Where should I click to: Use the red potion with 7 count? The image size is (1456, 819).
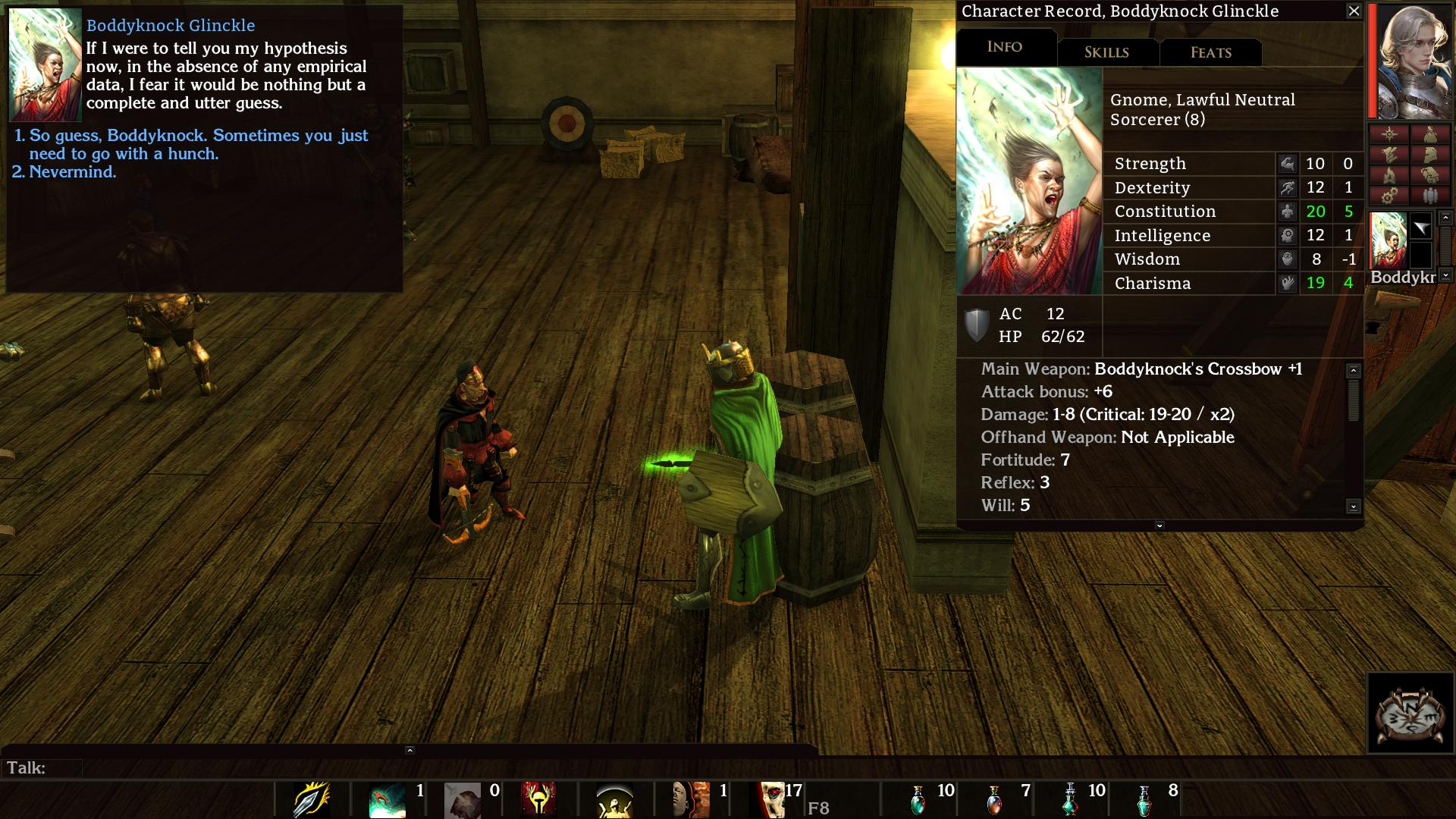[994, 800]
